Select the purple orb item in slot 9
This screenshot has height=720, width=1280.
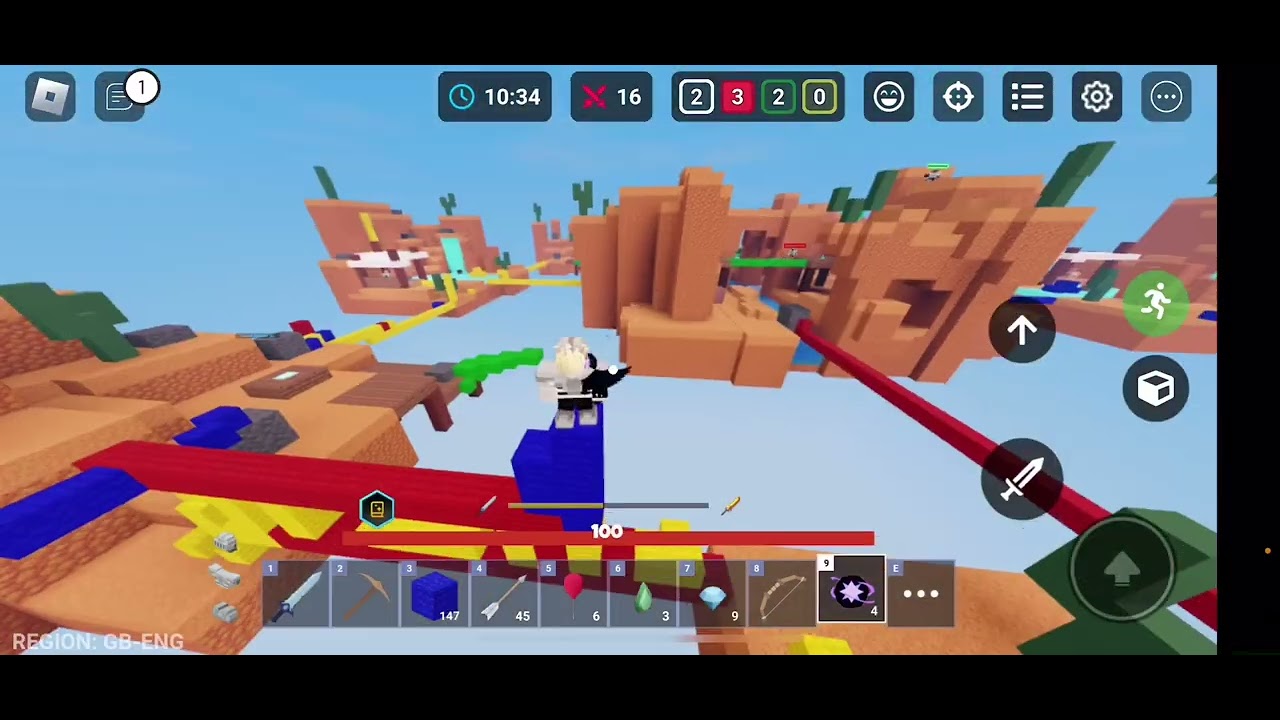851,592
